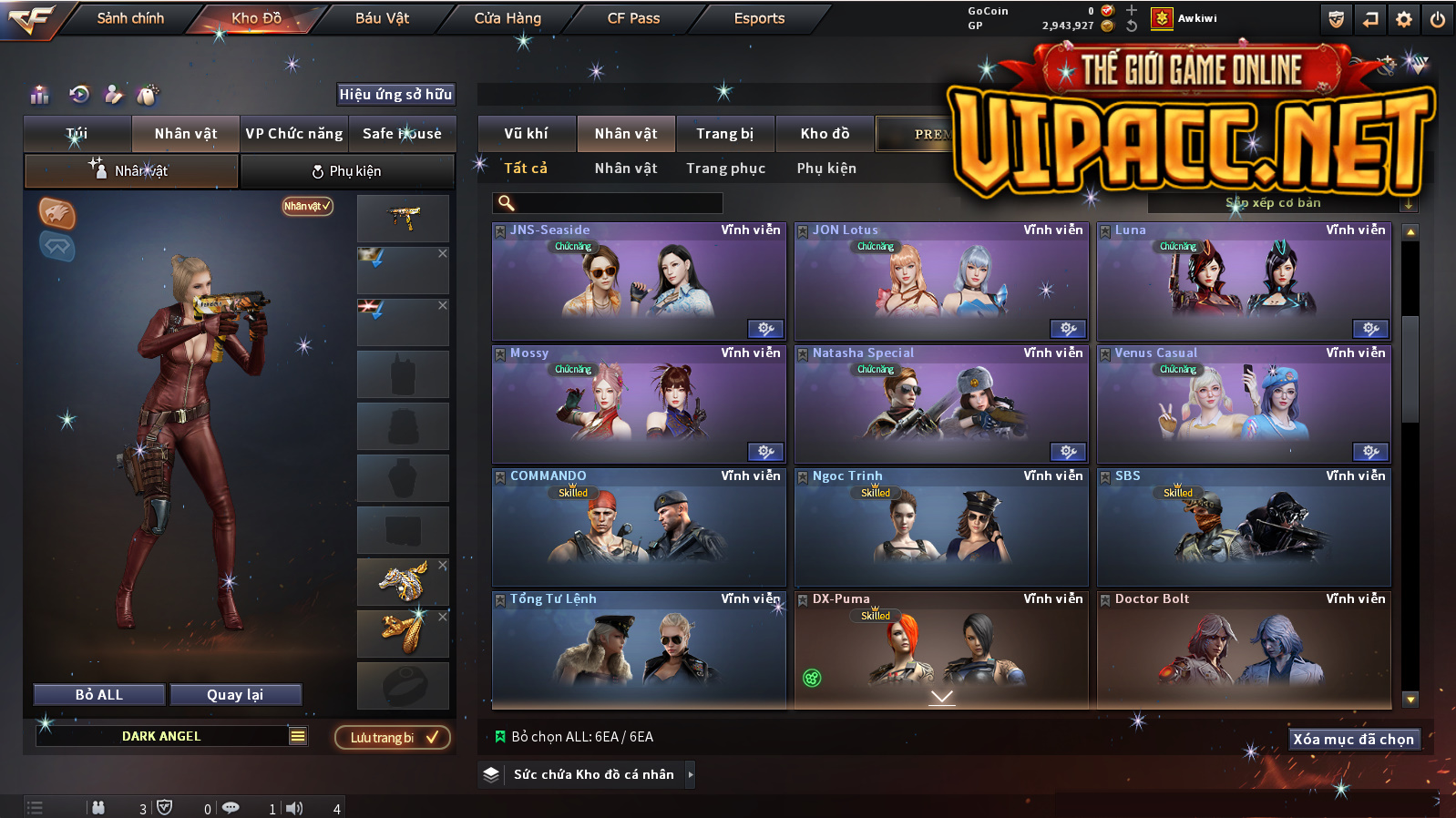Open the Esports menu entry

click(x=759, y=18)
